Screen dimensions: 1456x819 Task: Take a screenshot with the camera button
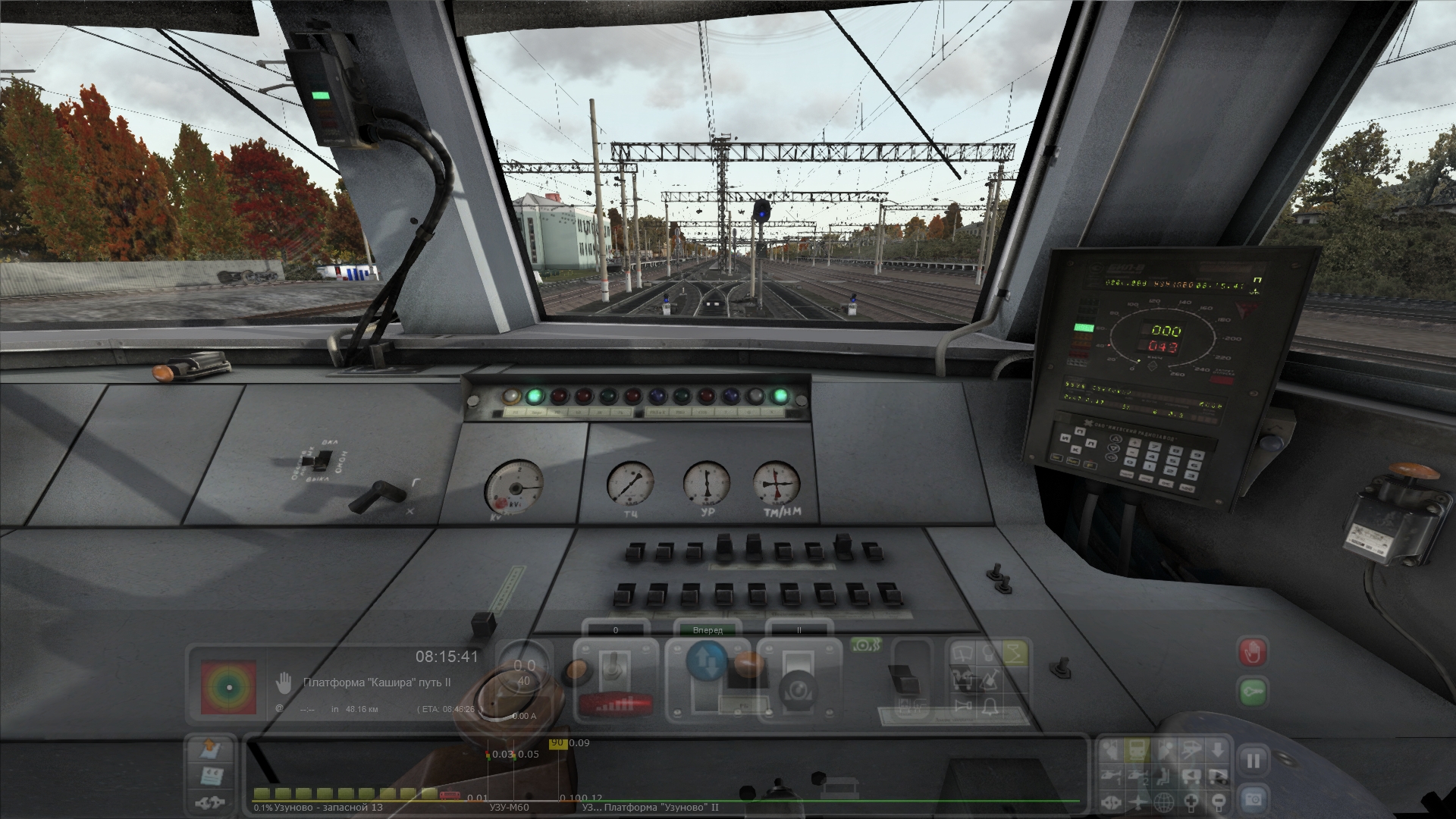pyautogui.click(x=1253, y=799)
